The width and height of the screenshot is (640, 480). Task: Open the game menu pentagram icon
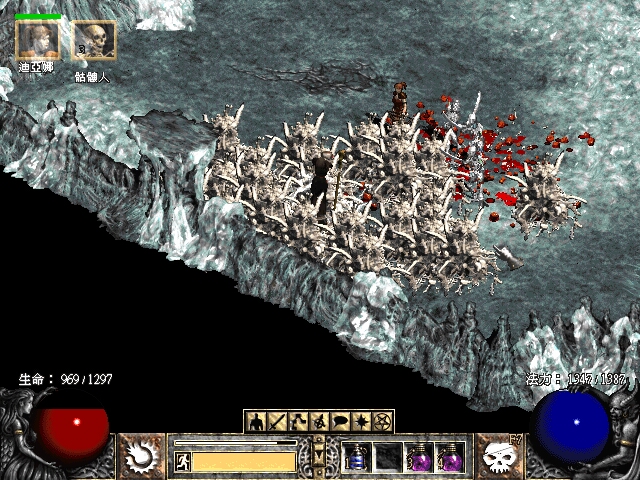point(382,421)
